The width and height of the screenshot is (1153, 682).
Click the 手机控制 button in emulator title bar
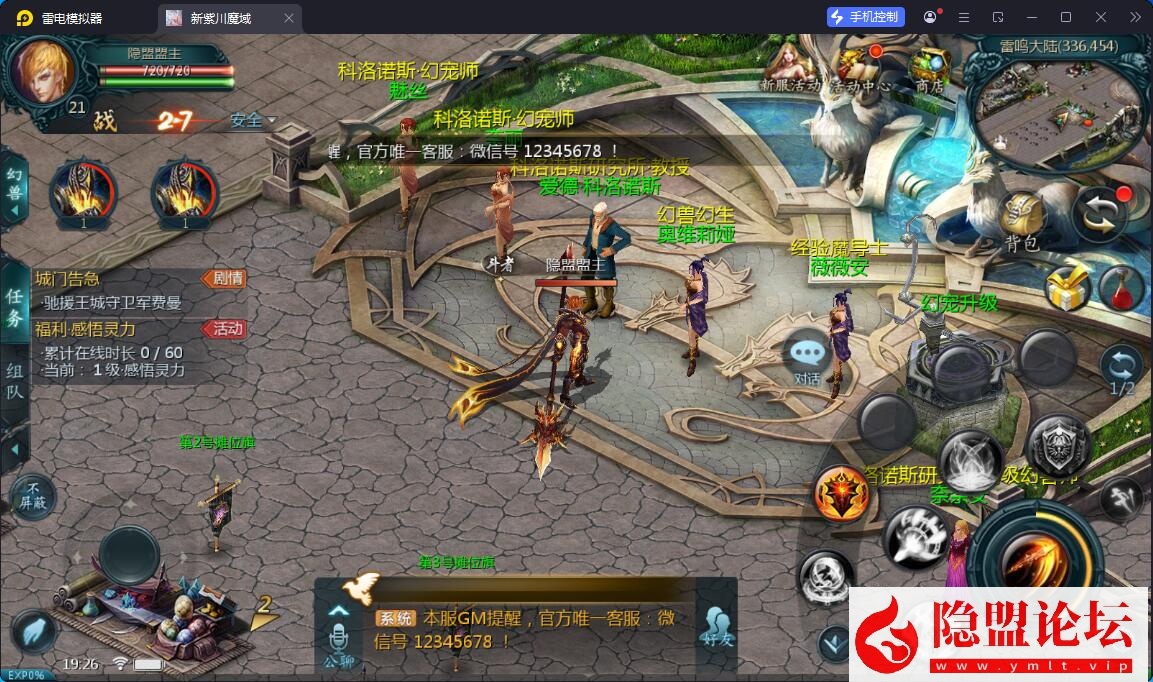pyautogui.click(x=866, y=17)
